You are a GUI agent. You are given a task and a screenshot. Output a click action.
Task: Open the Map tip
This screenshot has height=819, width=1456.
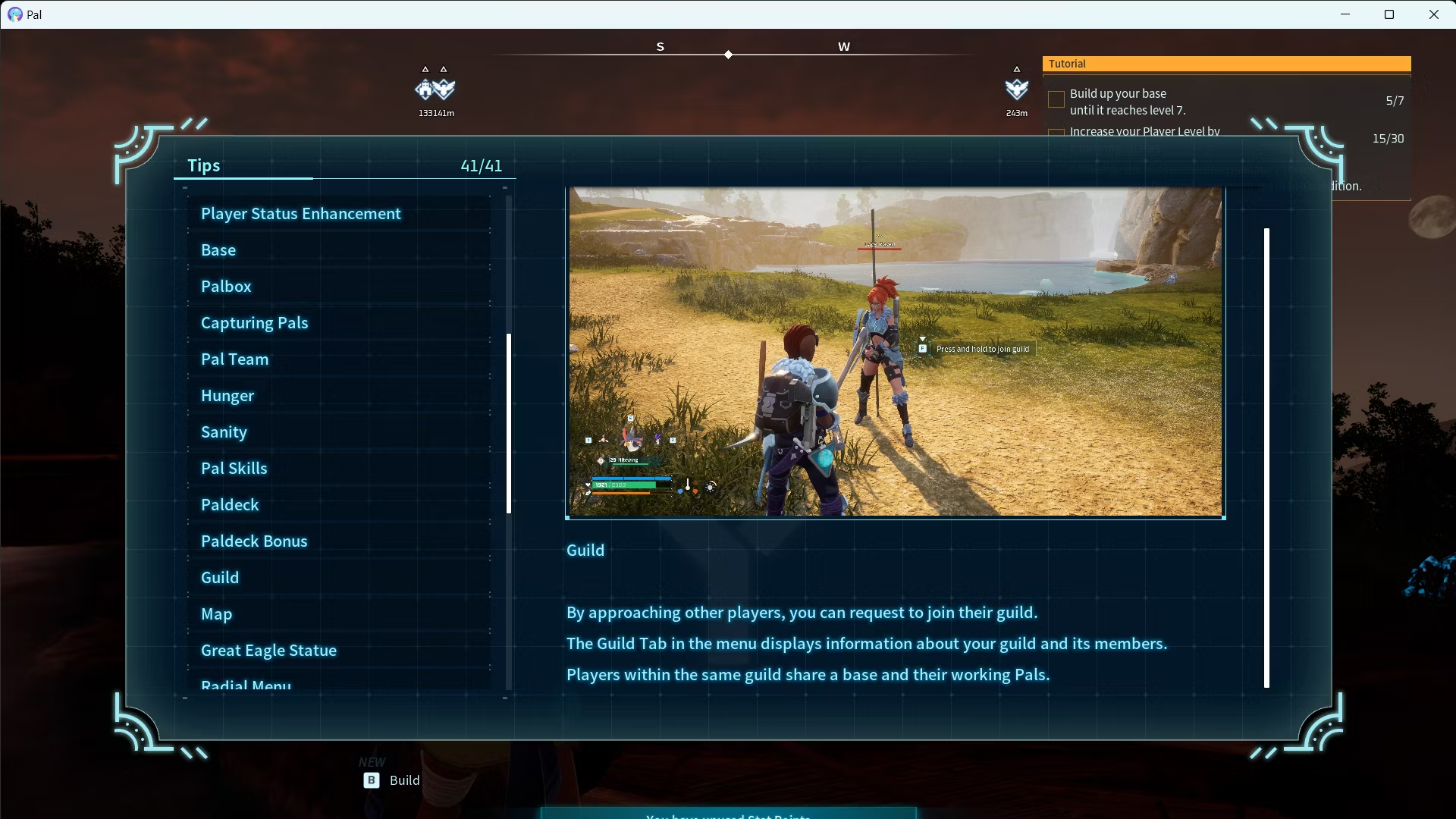coord(216,614)
